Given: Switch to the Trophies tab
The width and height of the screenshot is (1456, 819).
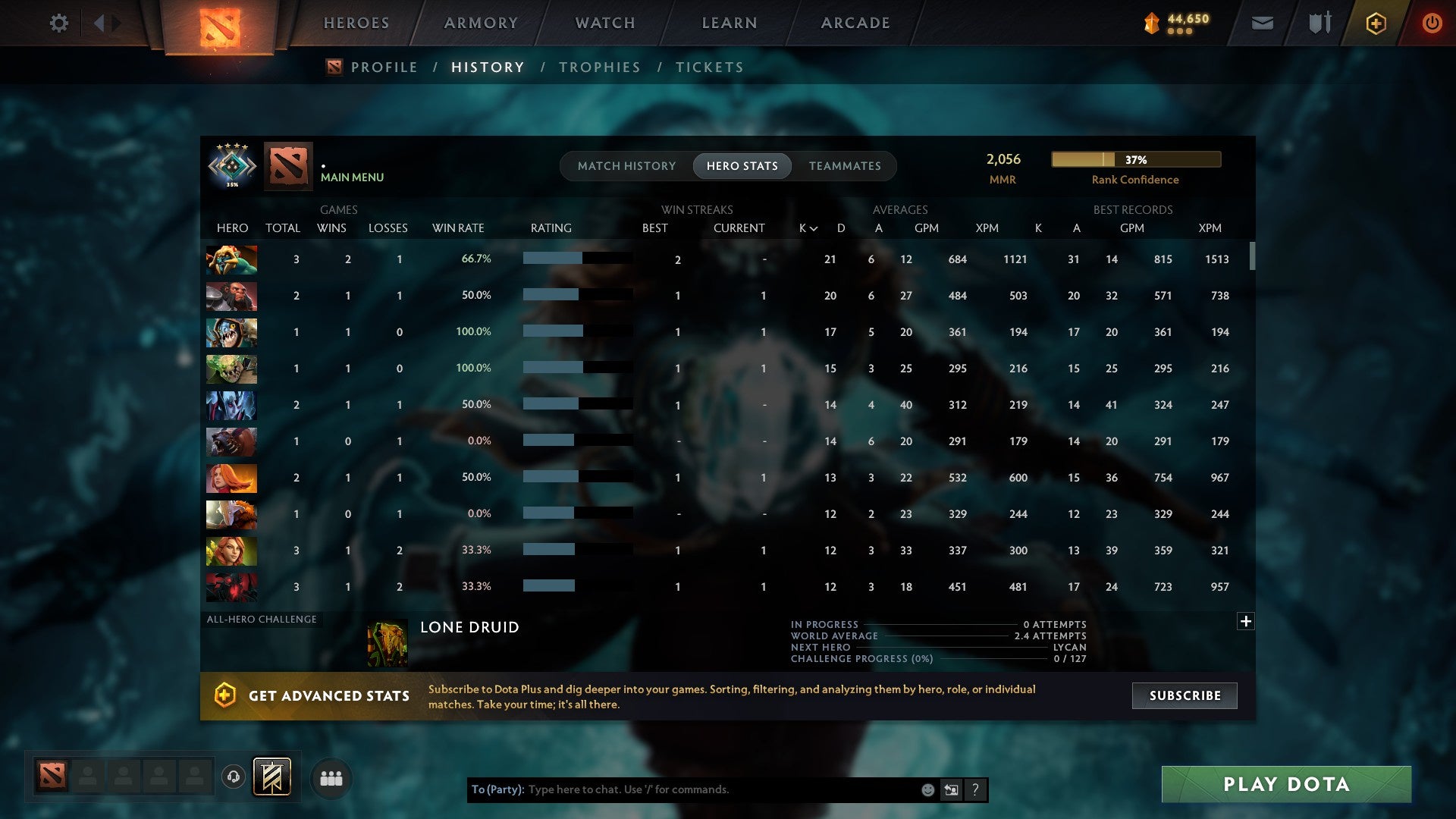Looking at the screenshot, I should point(599,67).
